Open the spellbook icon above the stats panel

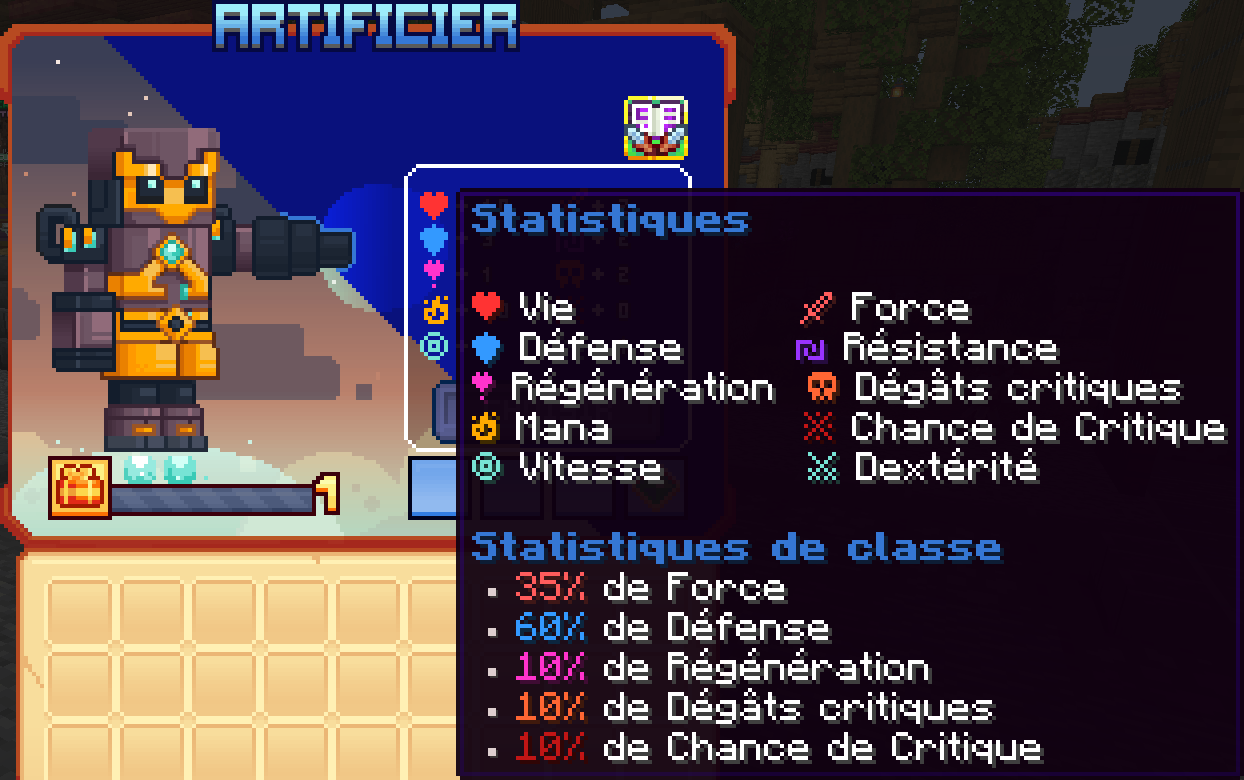(656, 127)
